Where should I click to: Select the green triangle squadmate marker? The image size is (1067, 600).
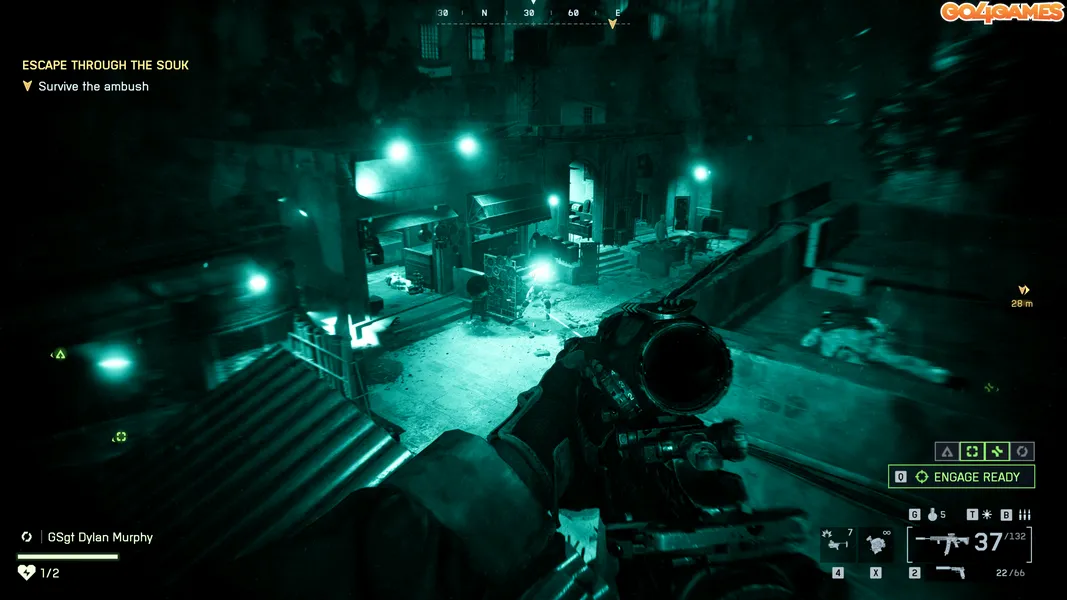60,354
